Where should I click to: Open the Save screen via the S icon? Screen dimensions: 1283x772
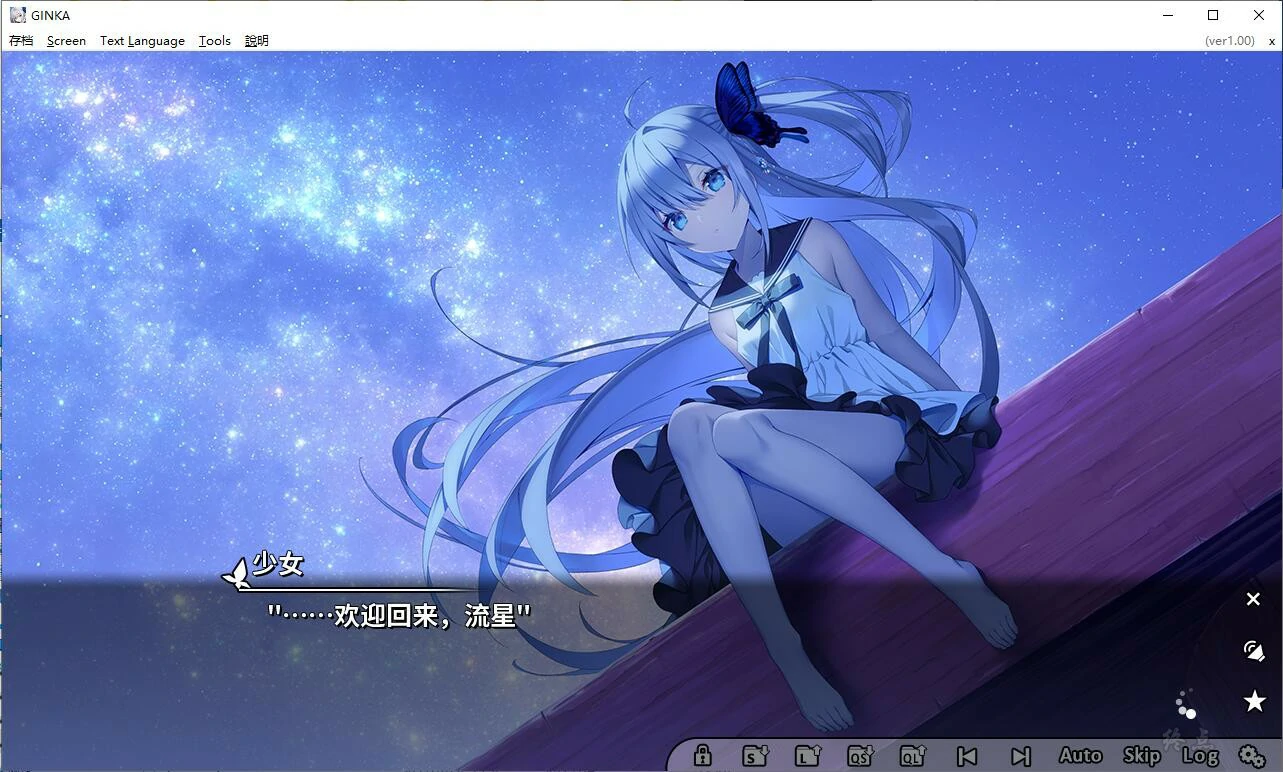[x=756, y=756]
